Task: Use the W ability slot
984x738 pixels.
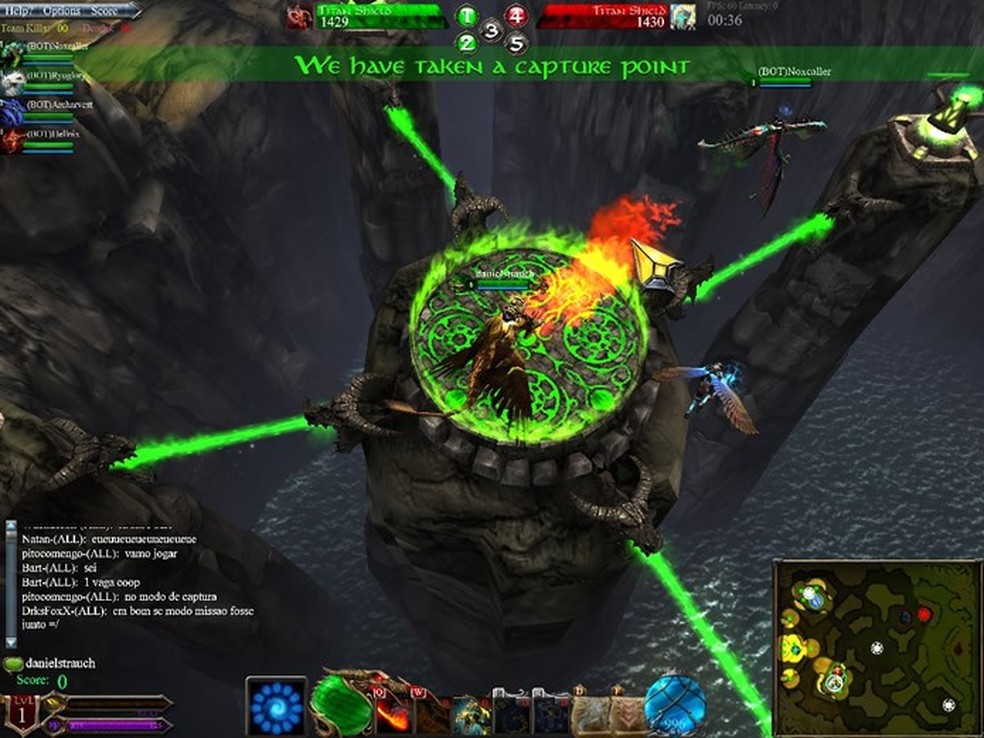Action: (431, 712)
